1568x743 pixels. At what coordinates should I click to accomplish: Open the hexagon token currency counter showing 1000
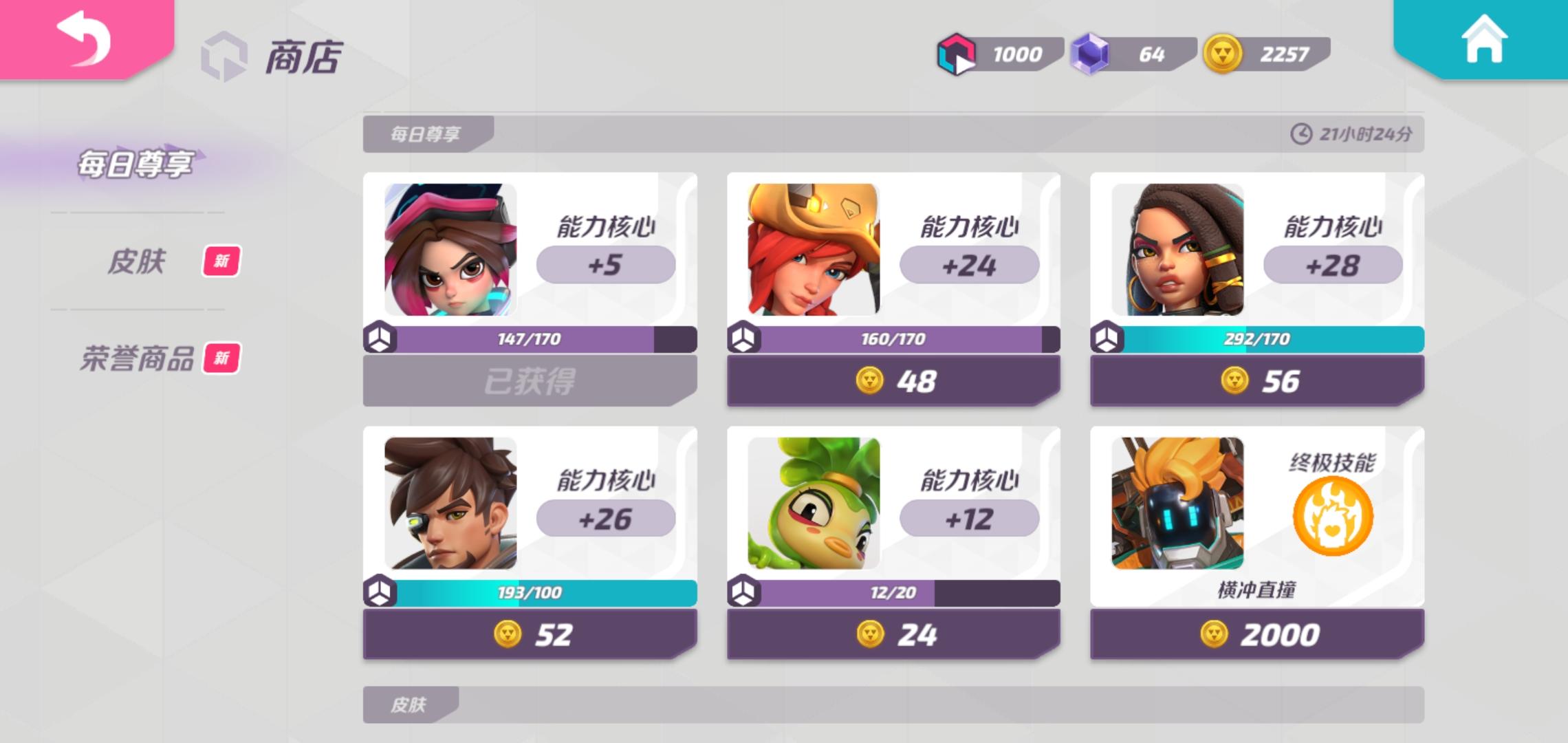tap(959, 53)
